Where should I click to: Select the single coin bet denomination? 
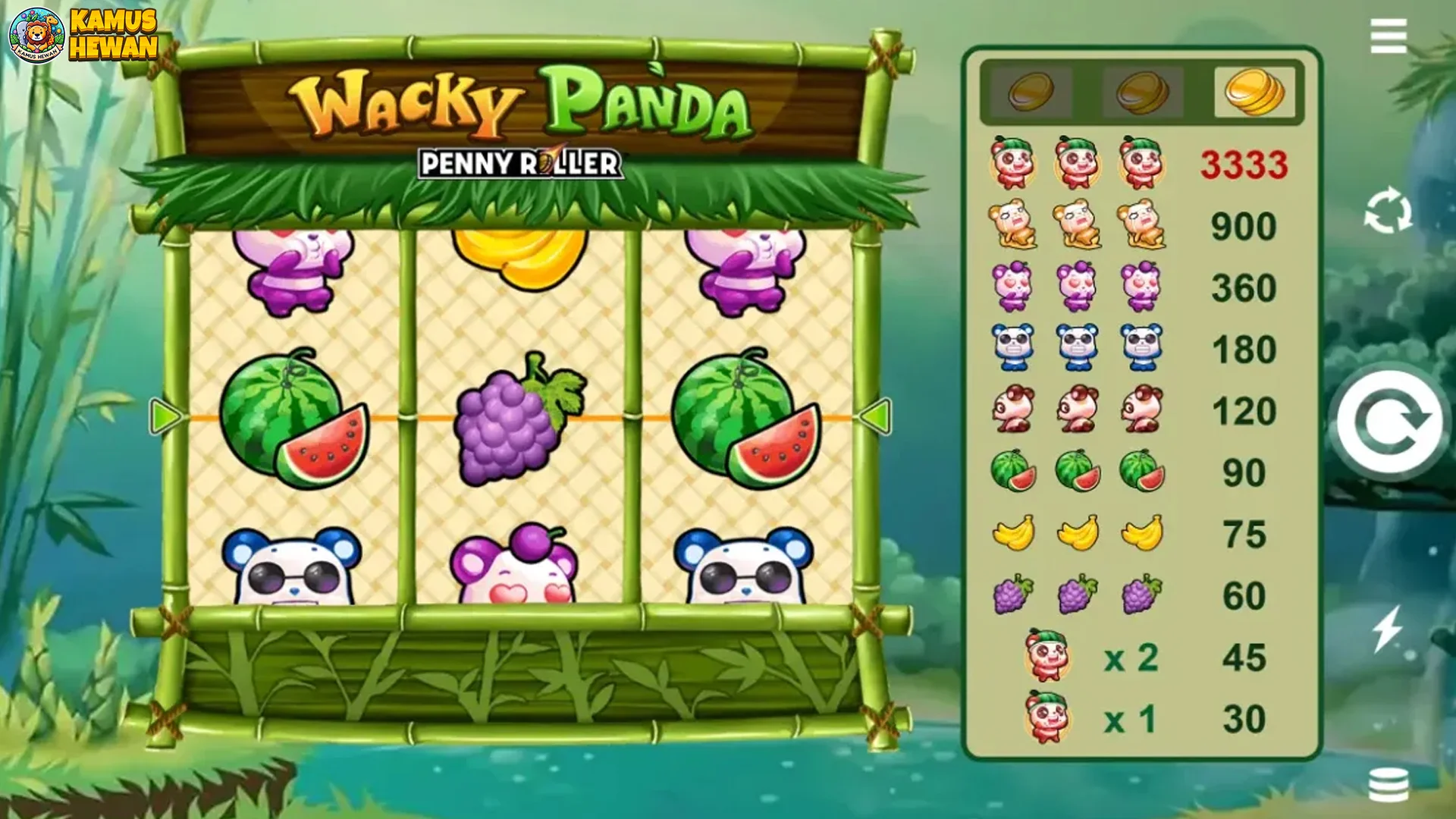coord(1030,91)
